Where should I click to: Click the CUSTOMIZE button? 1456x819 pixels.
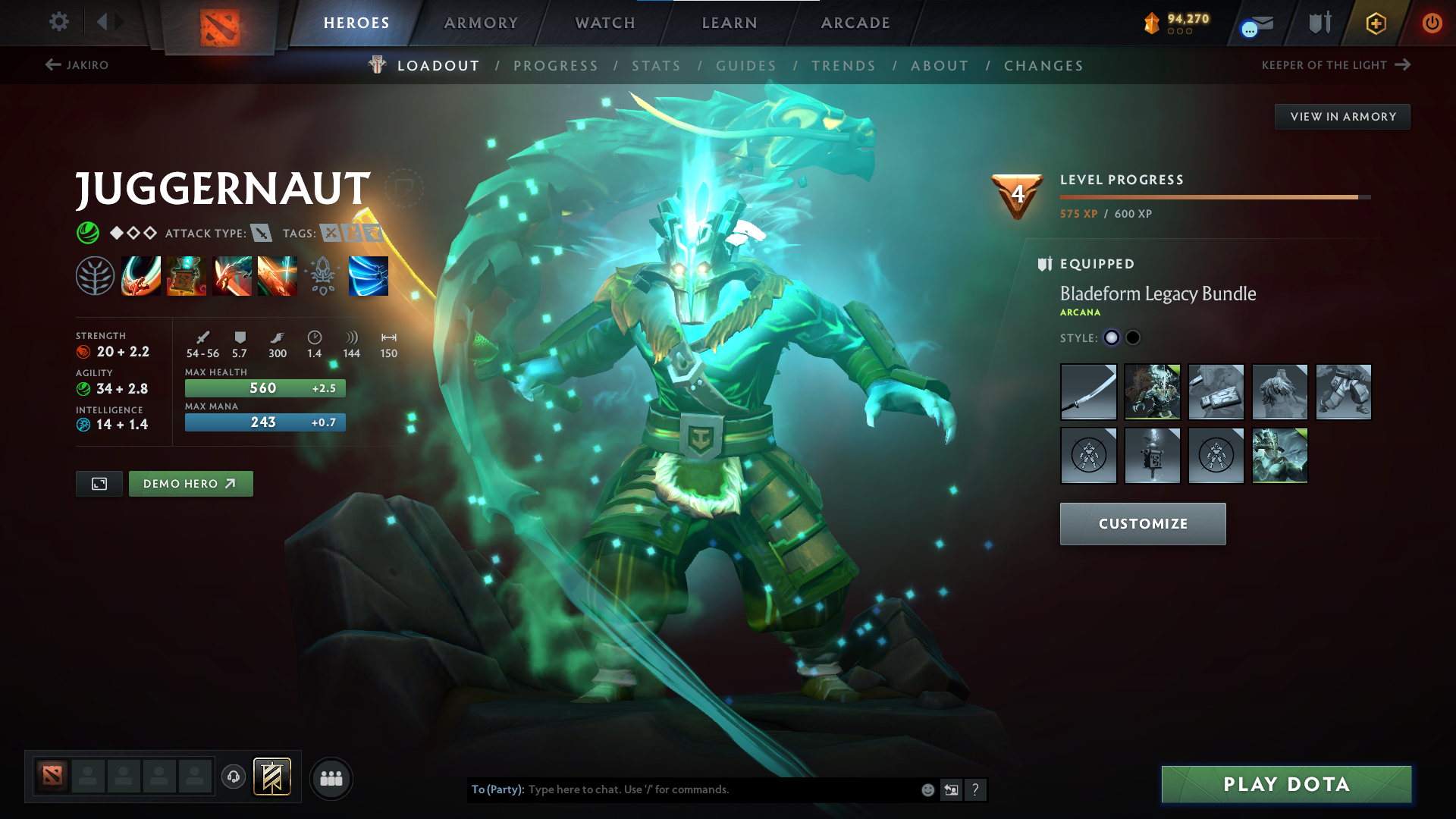point(1143,523)
